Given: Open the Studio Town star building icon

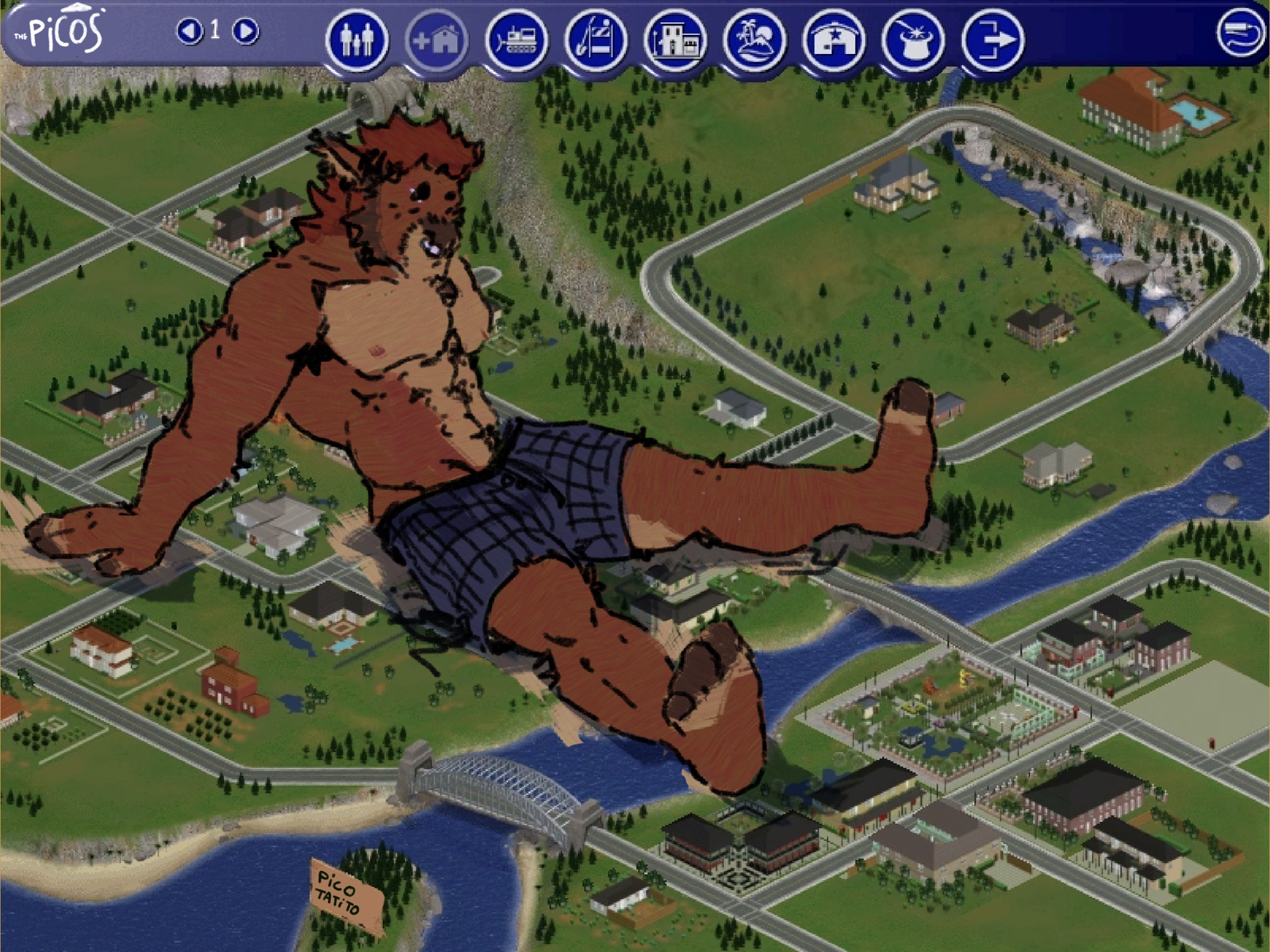Looking at the screenshot, I should [834, 41].
